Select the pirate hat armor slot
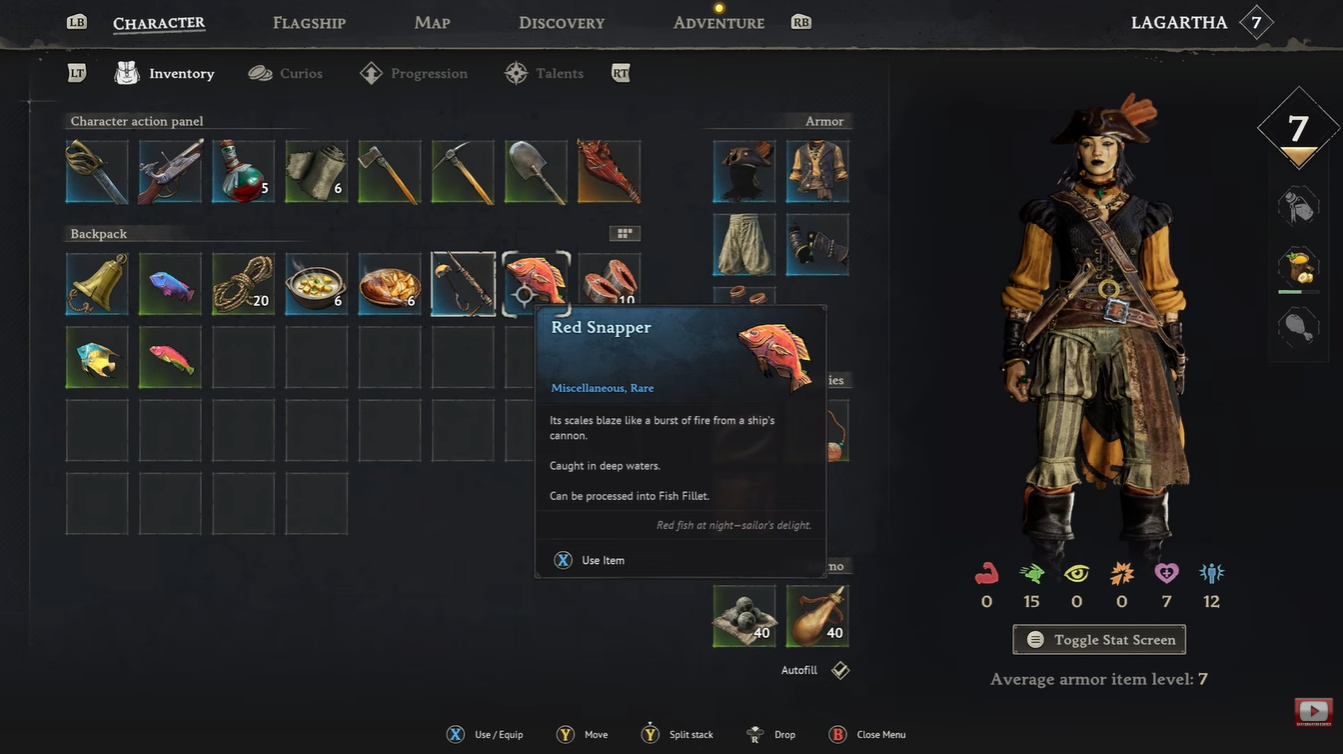The height and width of the screenshot is (754, 1343). (x=744, y=172)
